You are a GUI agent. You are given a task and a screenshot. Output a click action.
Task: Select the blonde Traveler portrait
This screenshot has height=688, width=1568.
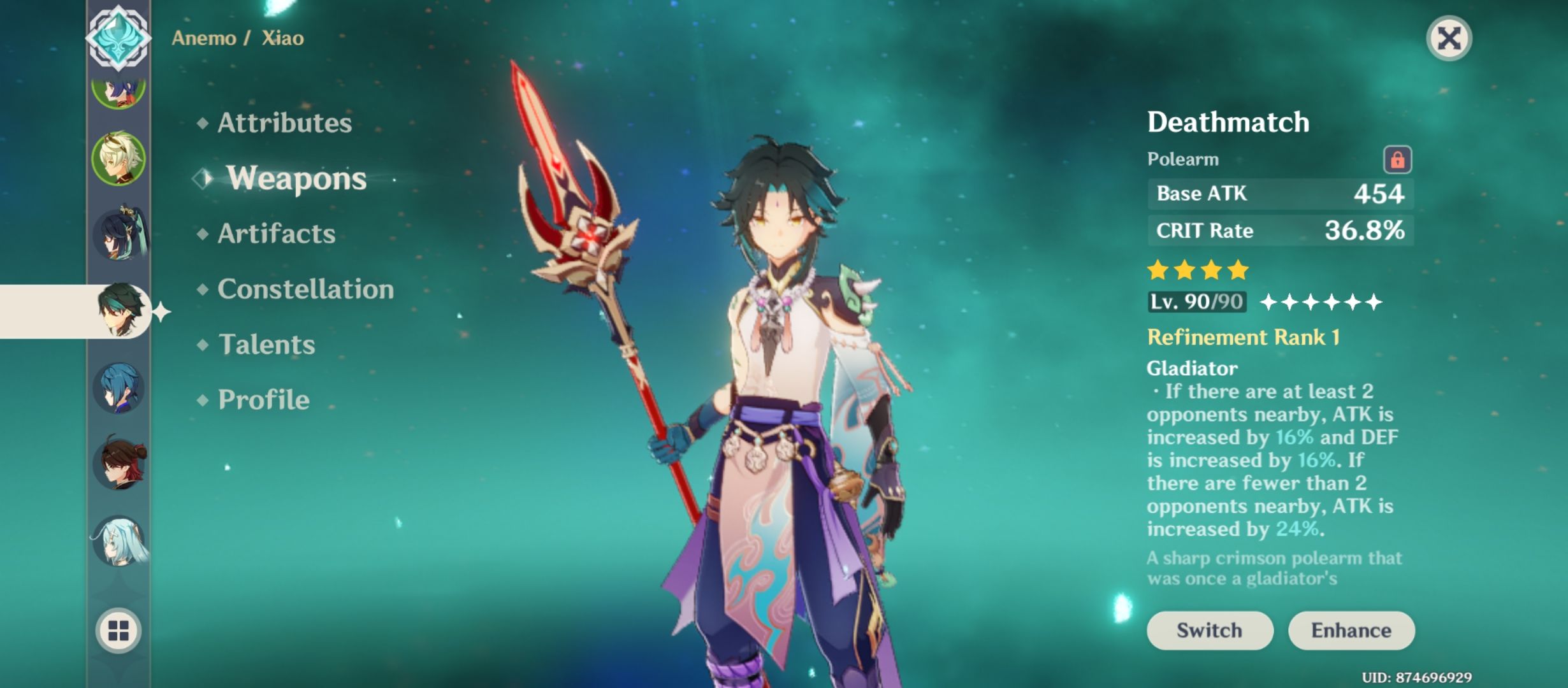pos(119,156)
